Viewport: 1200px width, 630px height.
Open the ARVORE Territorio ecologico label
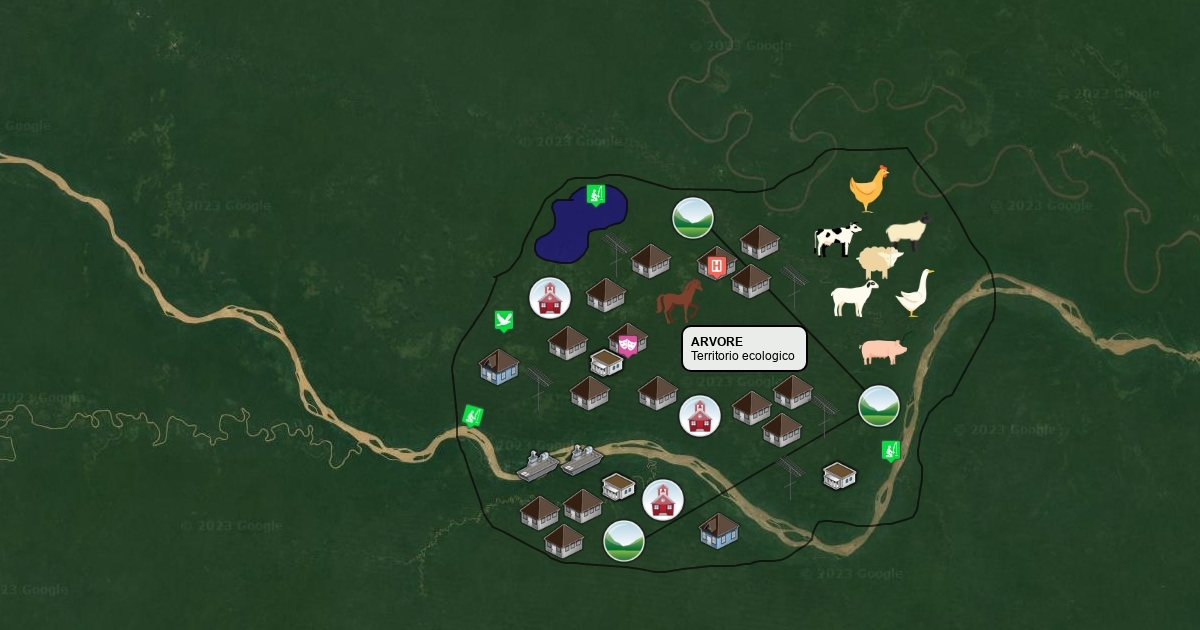(x=744, y=348)
